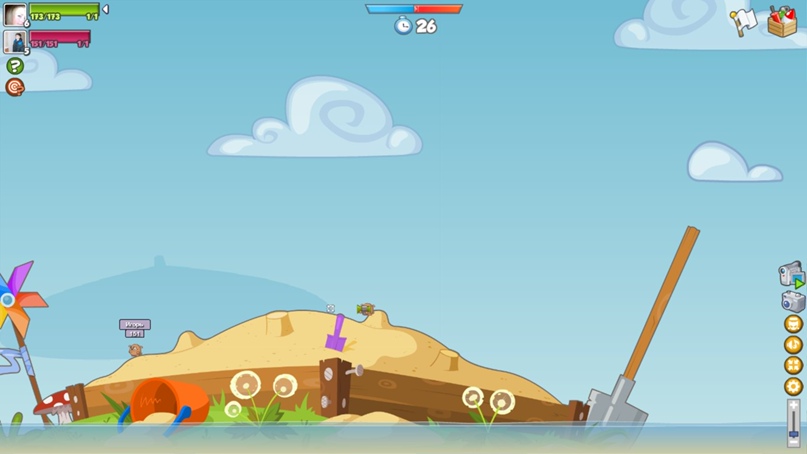Open settings via the gear button

(x=793, y=386)
